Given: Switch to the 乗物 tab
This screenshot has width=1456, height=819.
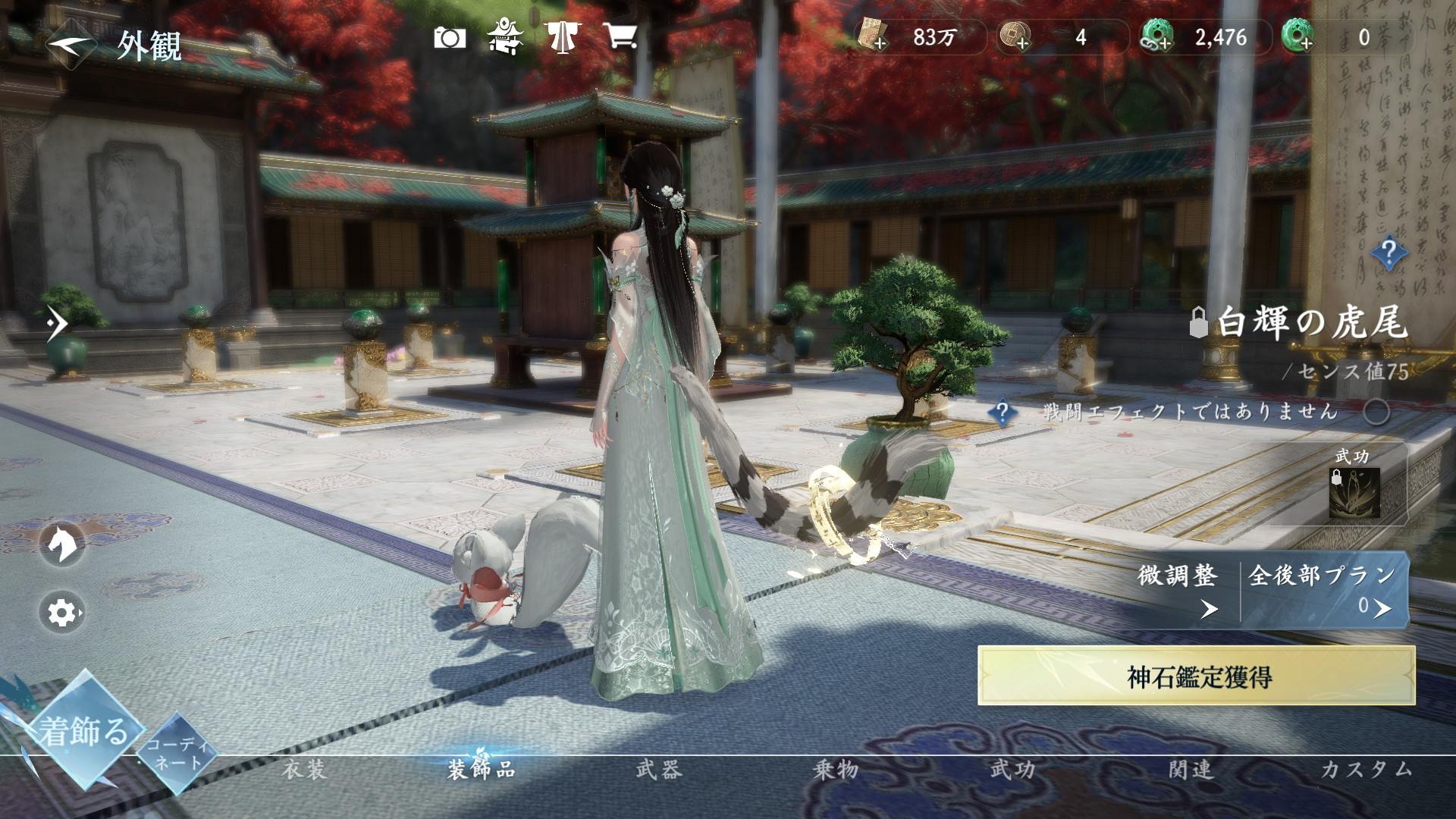Looking at the screenshot, I should pyautogui.click(x=836, y=770).
